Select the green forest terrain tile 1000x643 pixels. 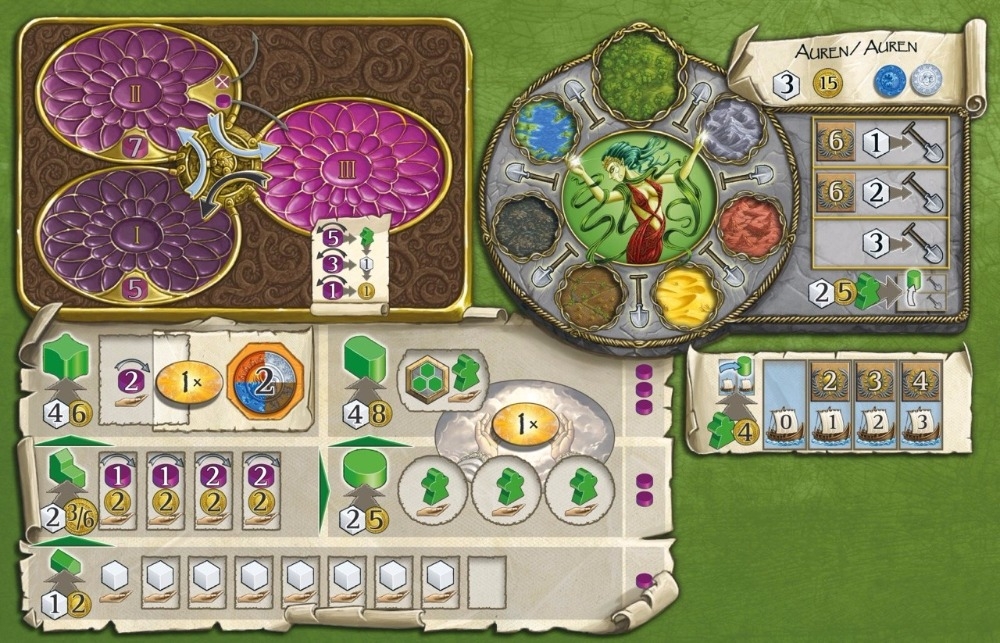638,69
